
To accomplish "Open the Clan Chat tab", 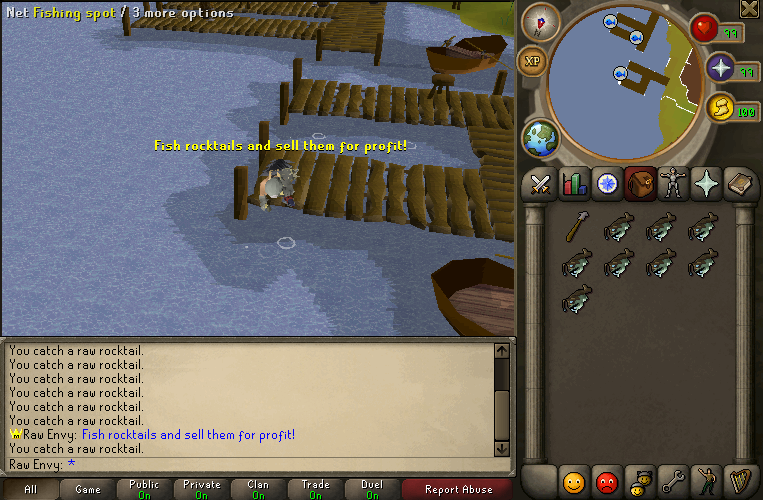I will click(x=640, y=482).
